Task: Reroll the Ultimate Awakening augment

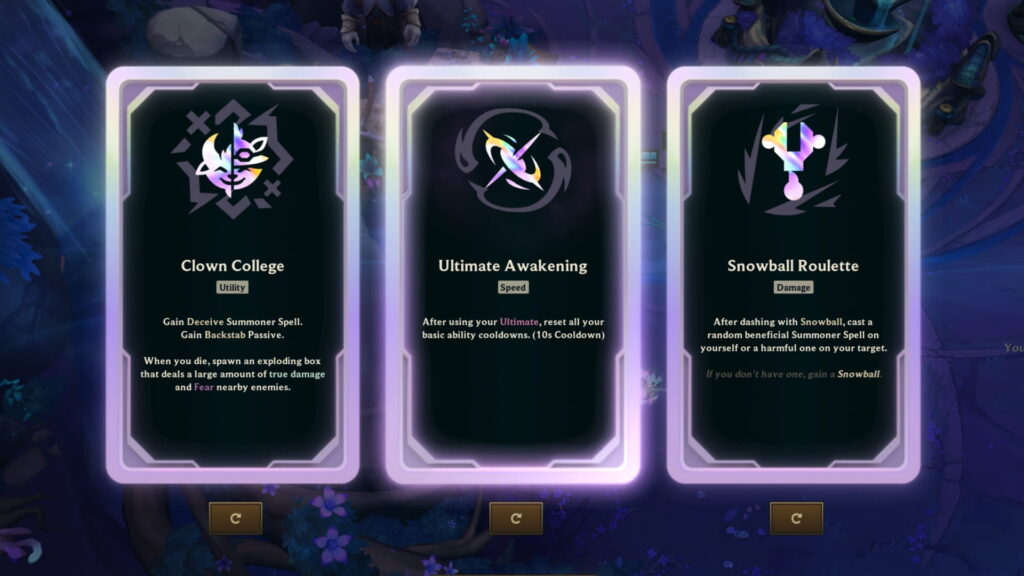Action: (x=516, y=518)
